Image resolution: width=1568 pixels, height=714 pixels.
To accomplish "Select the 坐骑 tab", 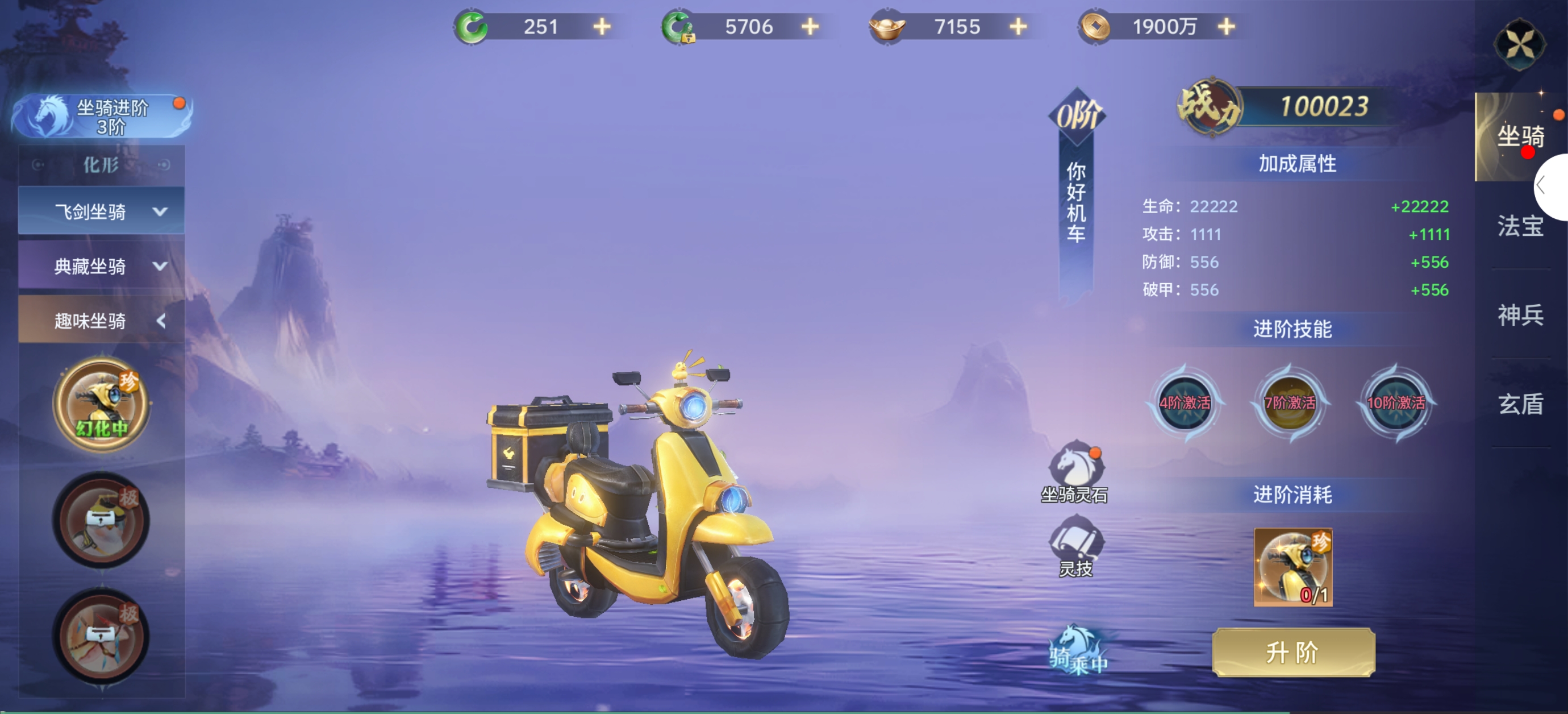I will [x=1520, y=136].
